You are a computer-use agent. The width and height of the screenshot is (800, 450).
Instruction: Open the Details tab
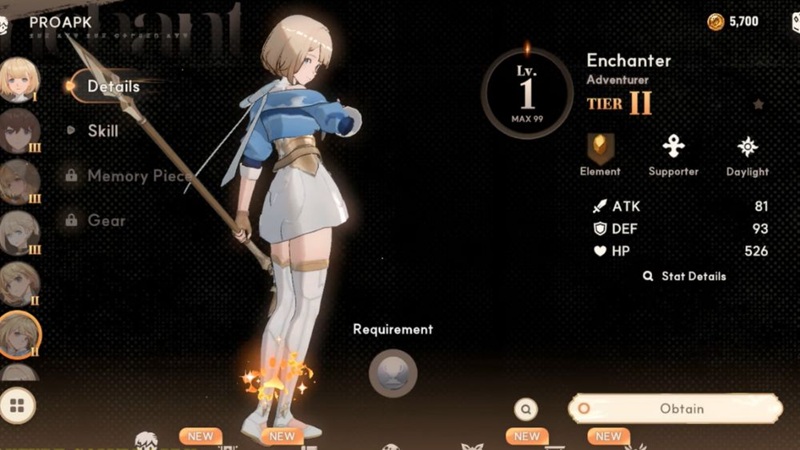click(x=112, y=87)
